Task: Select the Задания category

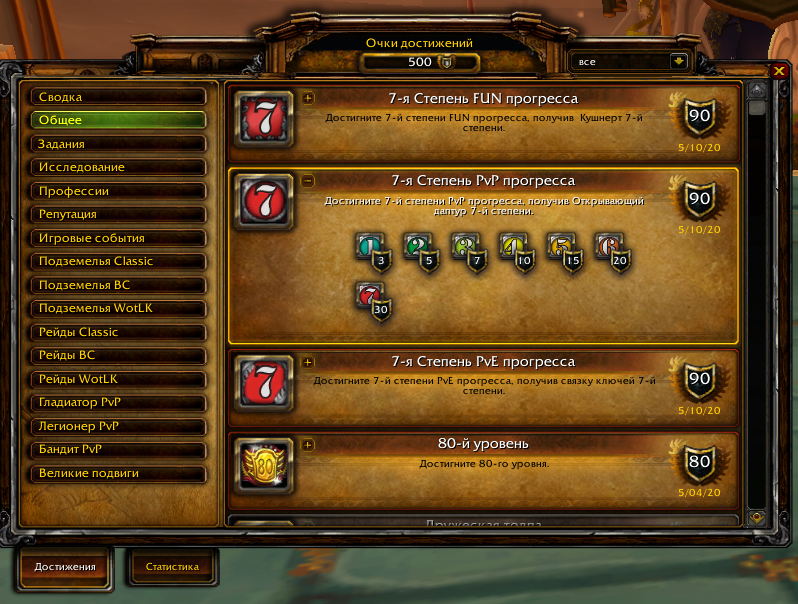Action: 118,144
